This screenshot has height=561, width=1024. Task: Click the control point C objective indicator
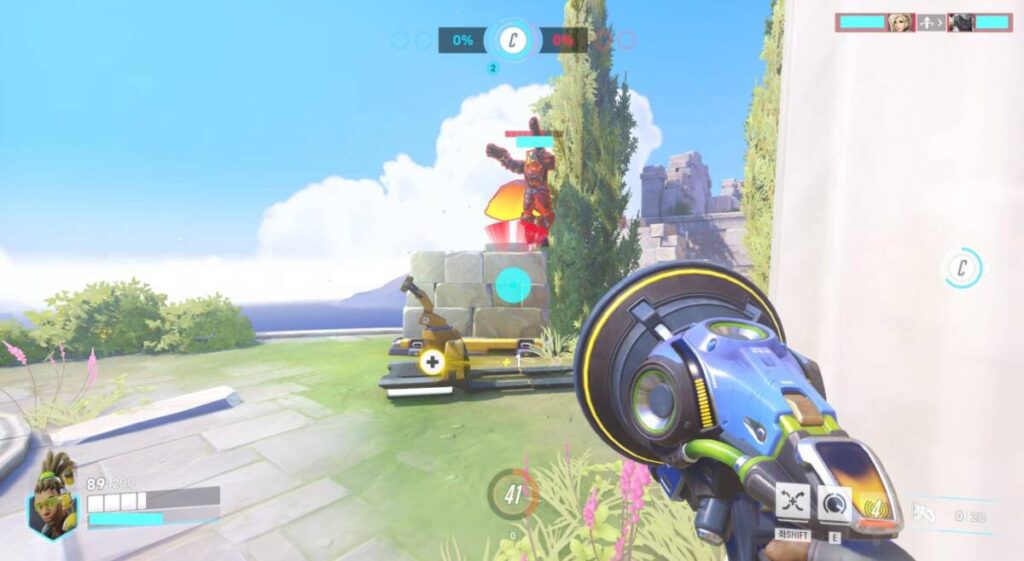[x=513, y=41]
